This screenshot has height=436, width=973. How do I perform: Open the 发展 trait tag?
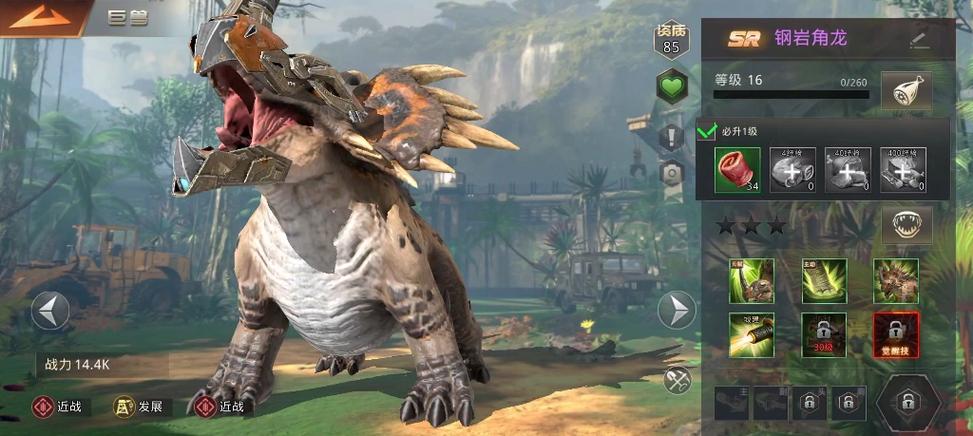[x=140, y=407]
